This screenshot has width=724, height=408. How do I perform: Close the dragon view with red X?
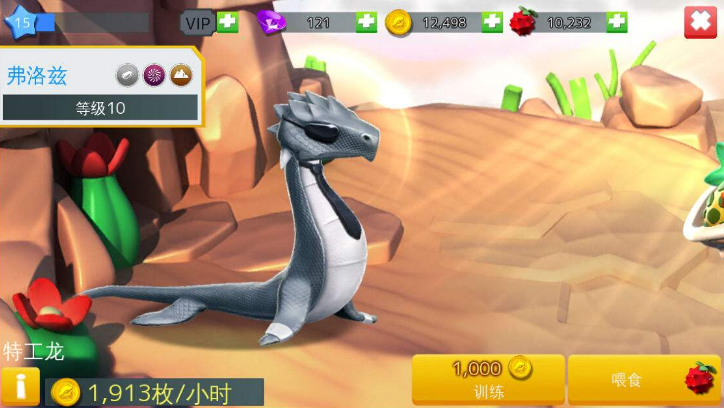click(x=701, y=22)
